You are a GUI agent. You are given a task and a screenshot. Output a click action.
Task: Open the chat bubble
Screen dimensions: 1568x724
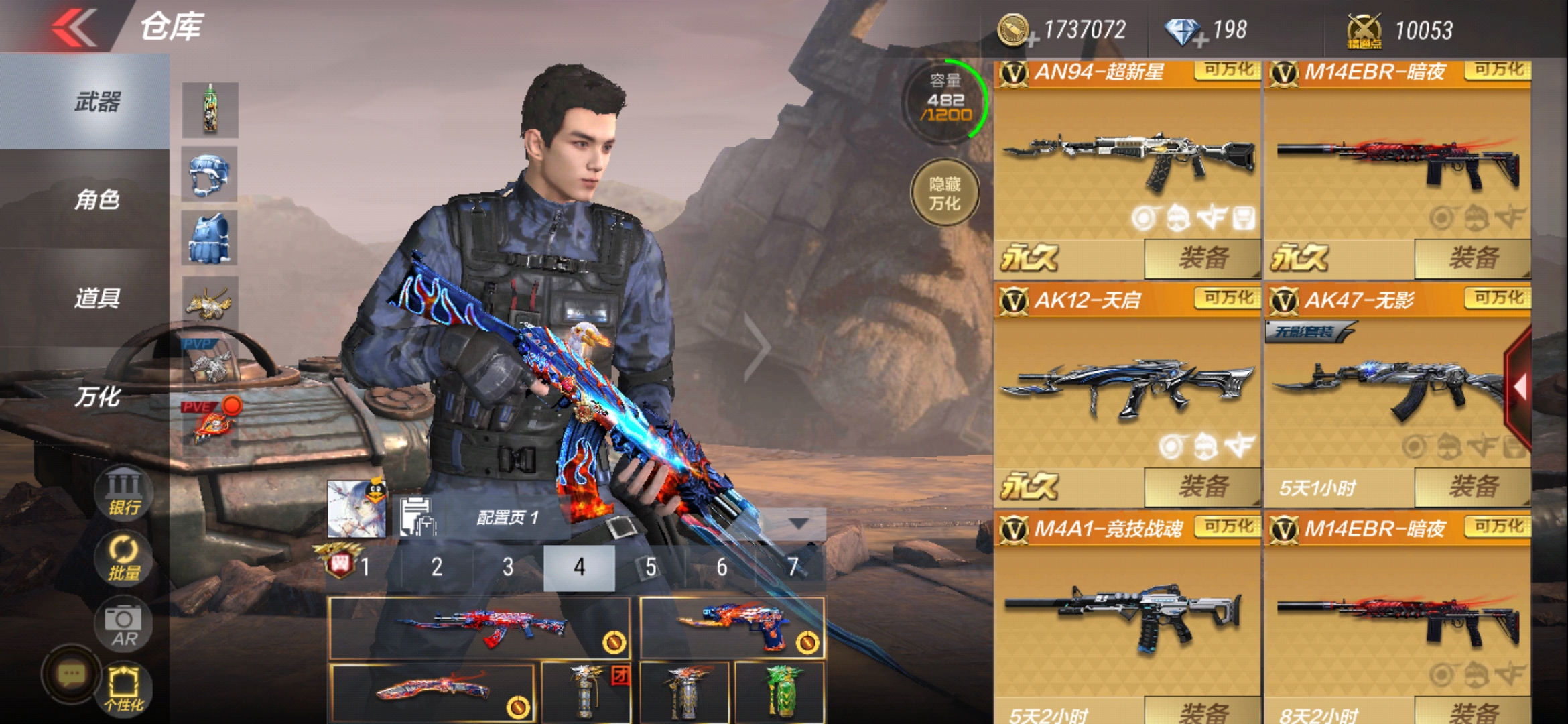(71, 674)
